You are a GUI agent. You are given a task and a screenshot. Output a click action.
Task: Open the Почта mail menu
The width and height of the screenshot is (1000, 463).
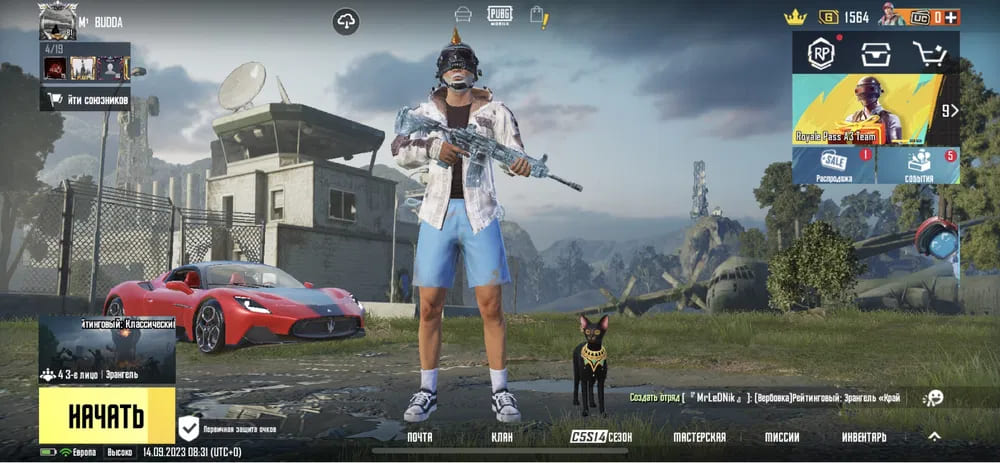coord(420,437)
